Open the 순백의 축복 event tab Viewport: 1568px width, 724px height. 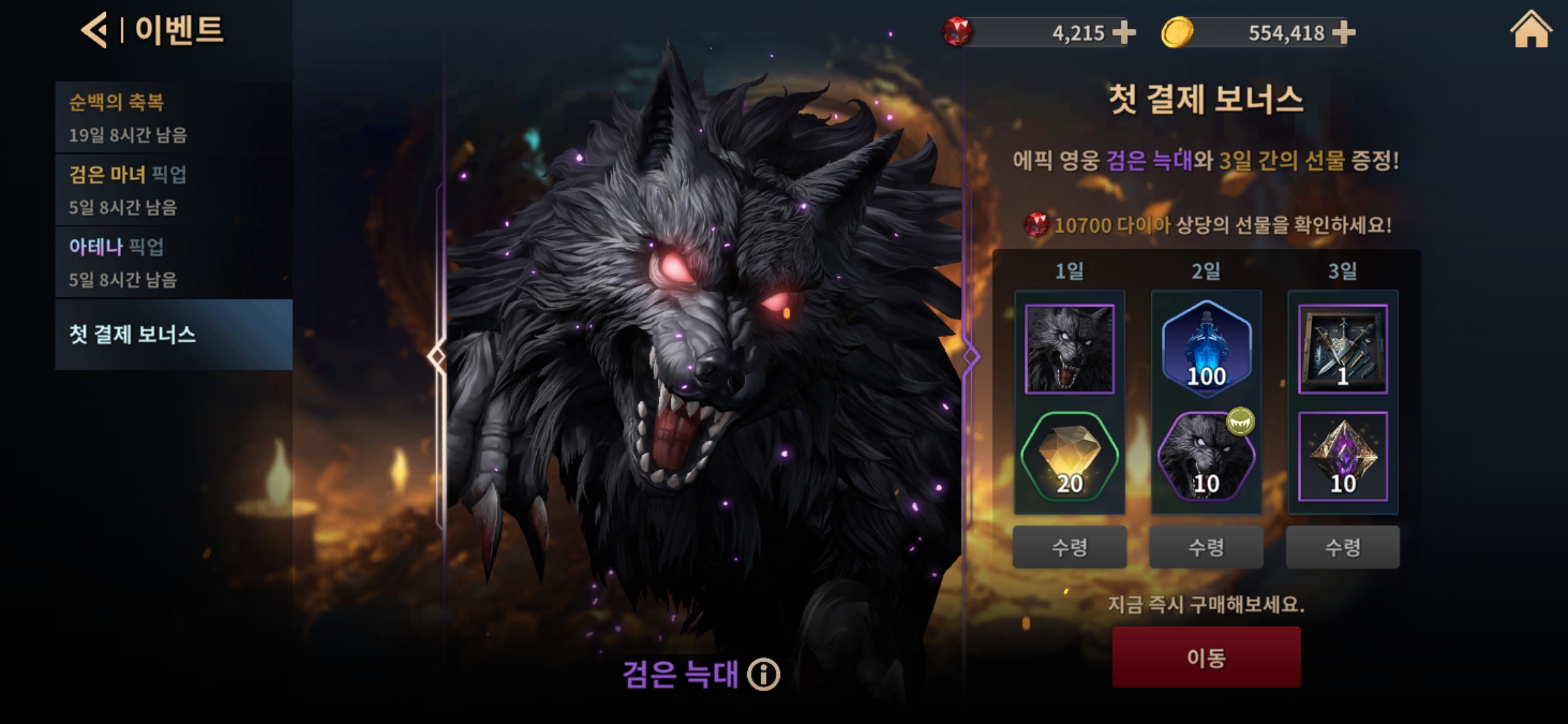pyautogui.click(x=173, y=118)
